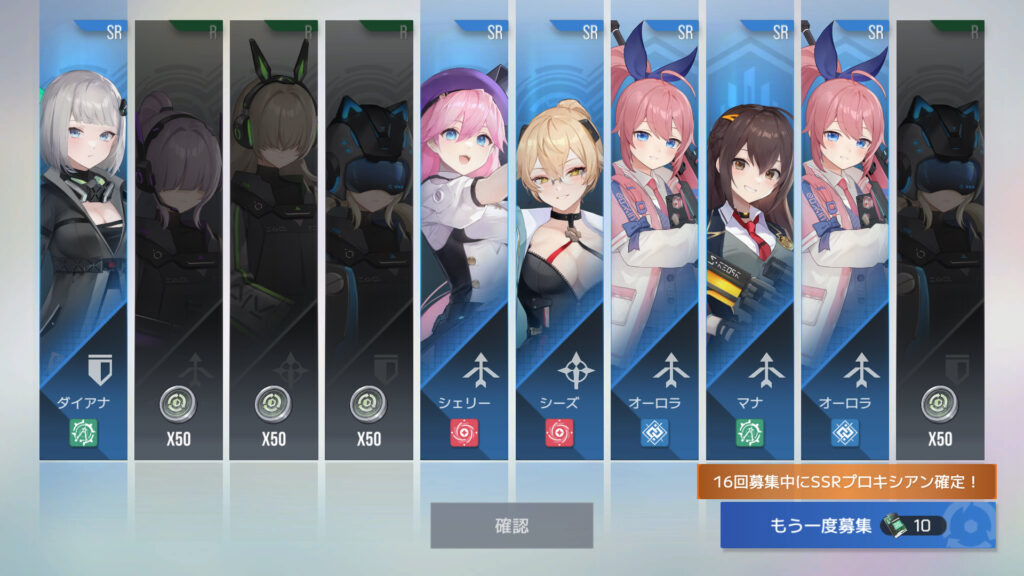1024x576 pixels.
Task: Select the ダイアナ SR character card
Action: [x=83, y=240]
